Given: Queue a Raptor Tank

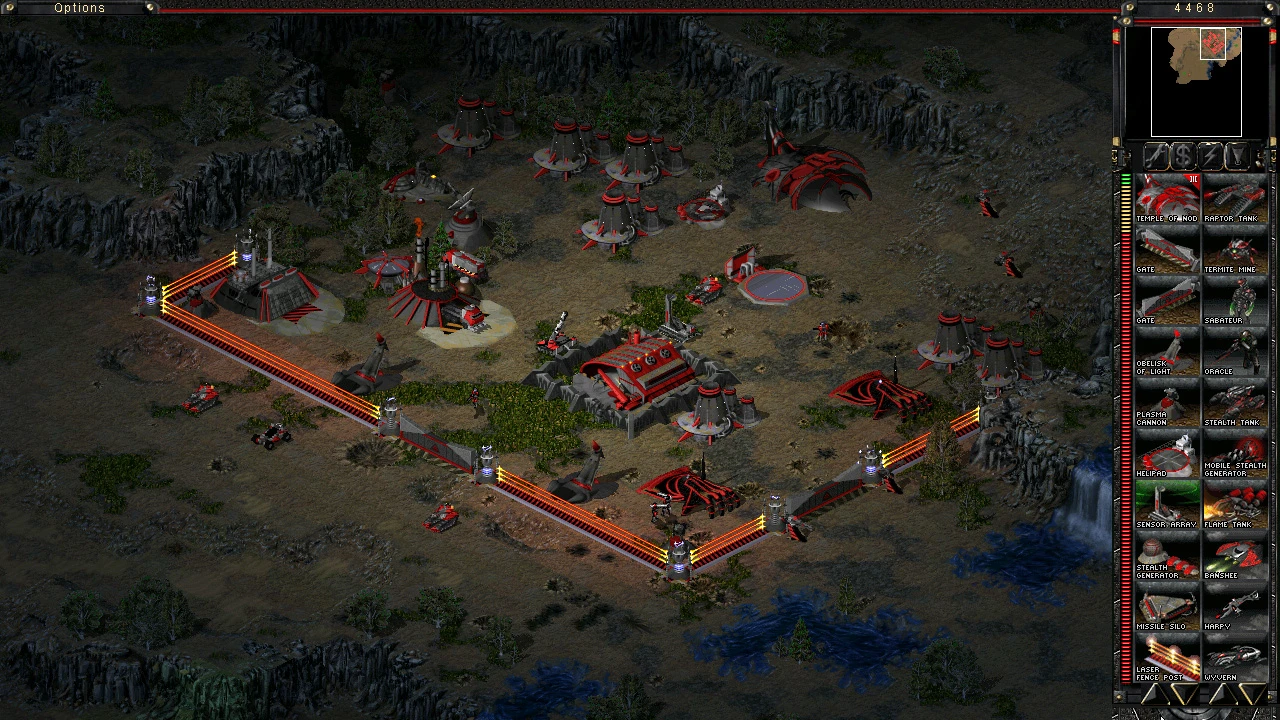Looking at the screenshot, I should coord(1234,198).
